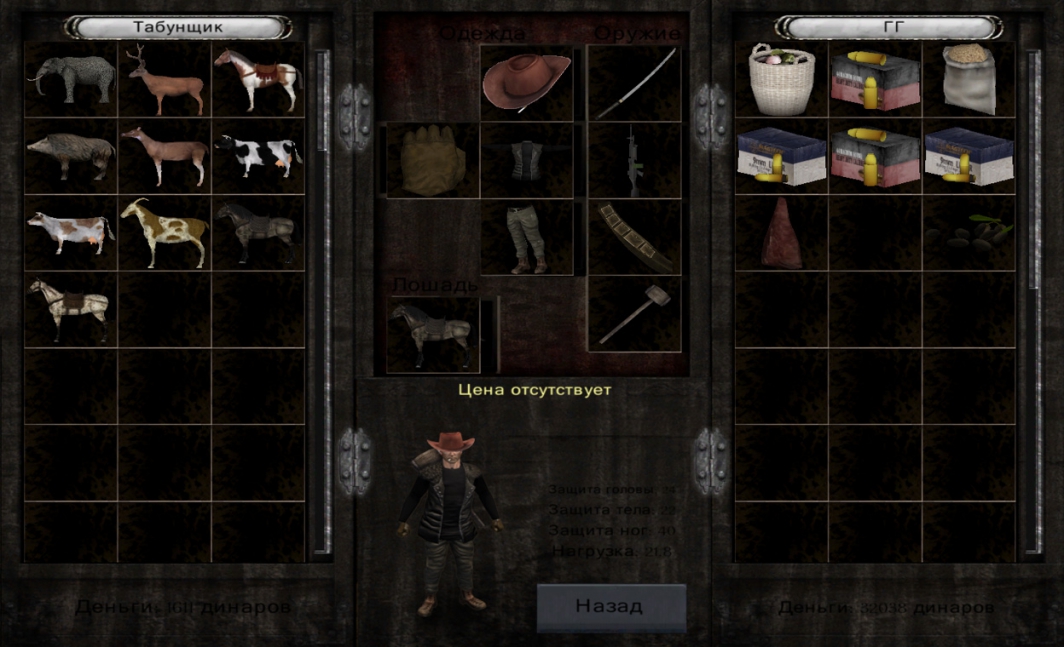Select the elephant in the merchant's inventory
1064x647 pixels.
click(71, 79)
